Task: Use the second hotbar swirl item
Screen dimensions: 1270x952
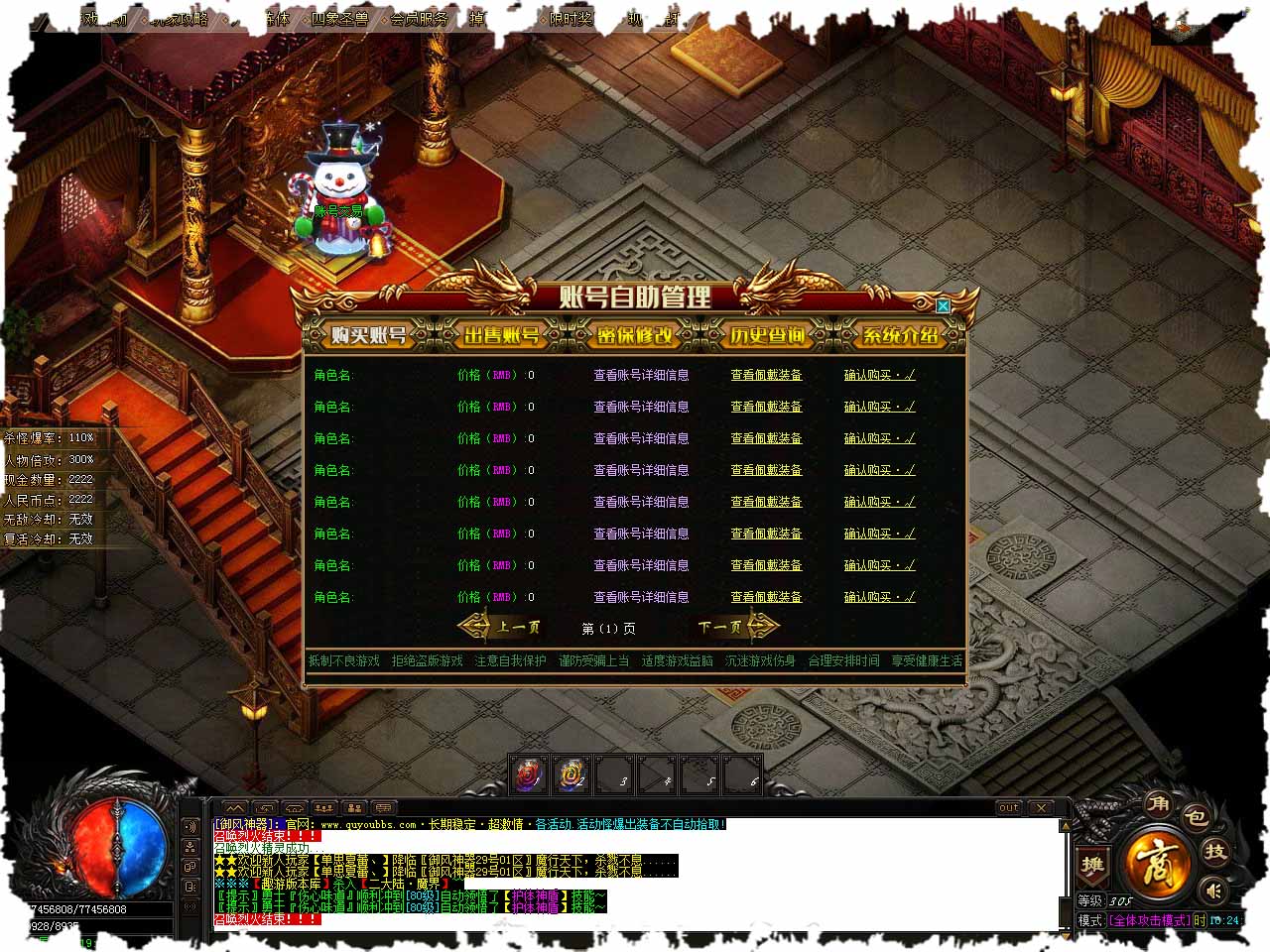Action: click(572, 774)
